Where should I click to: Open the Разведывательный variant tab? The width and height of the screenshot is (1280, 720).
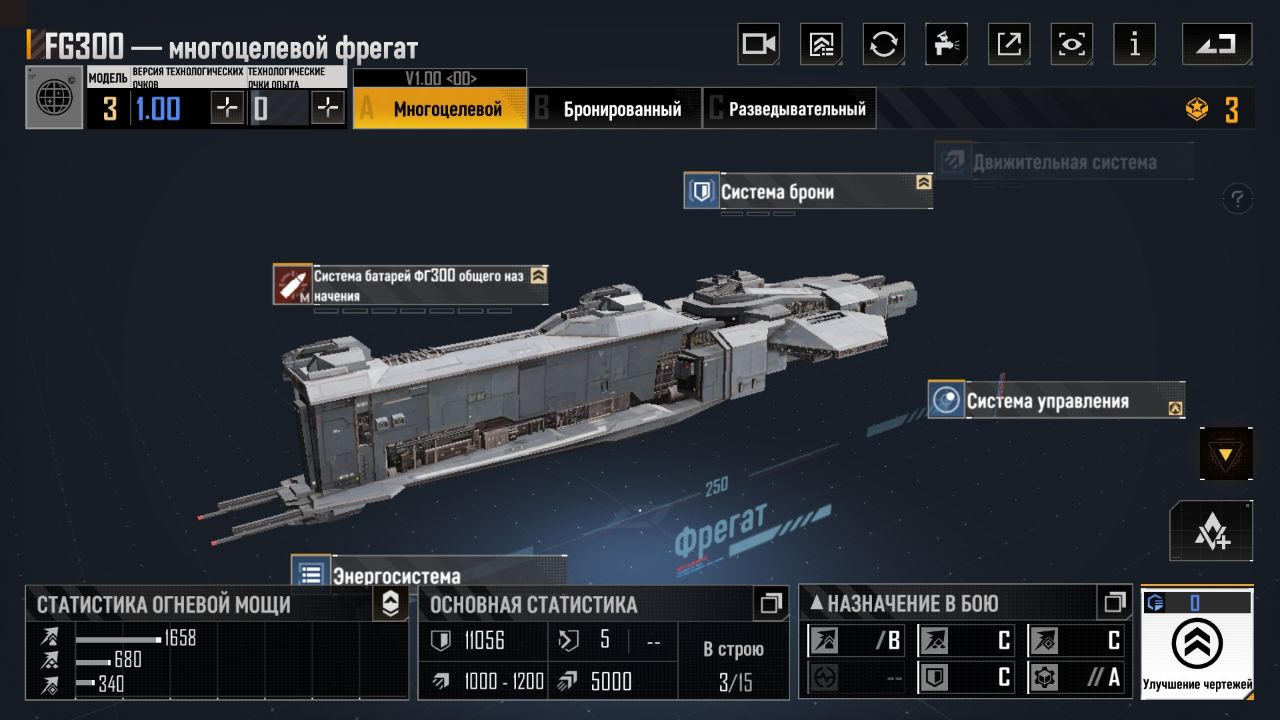pyautogui.click(x=790, y=109)
